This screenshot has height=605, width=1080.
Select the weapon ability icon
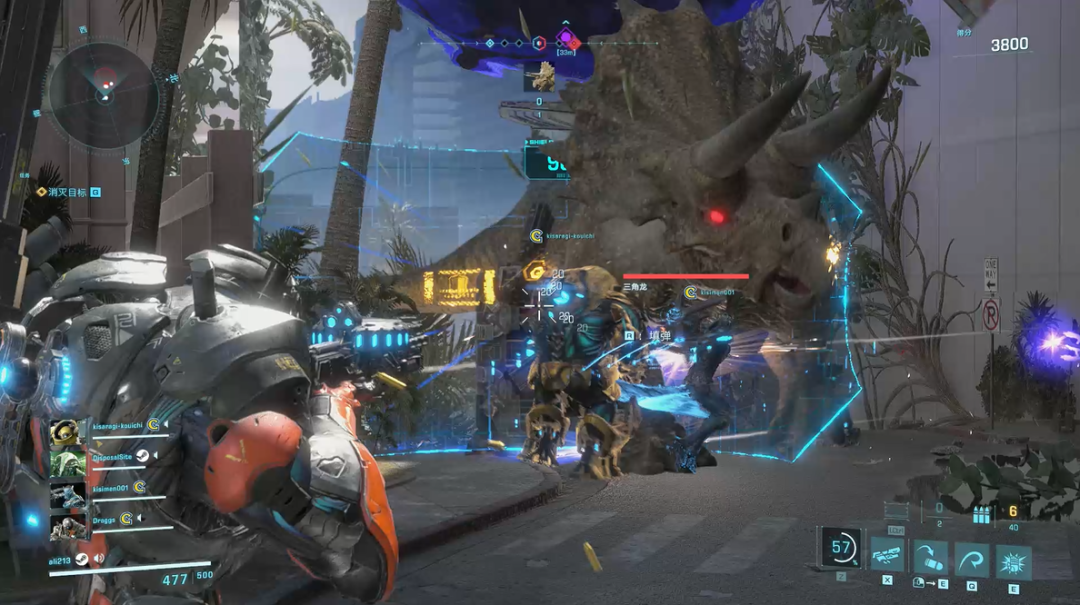point(888,556)
